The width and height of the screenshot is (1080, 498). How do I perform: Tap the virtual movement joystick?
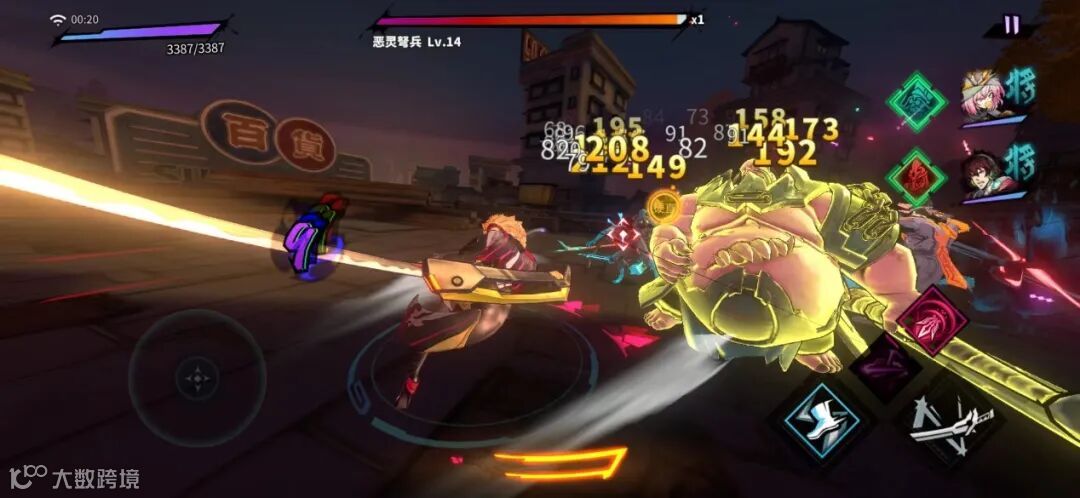(197, 378)
